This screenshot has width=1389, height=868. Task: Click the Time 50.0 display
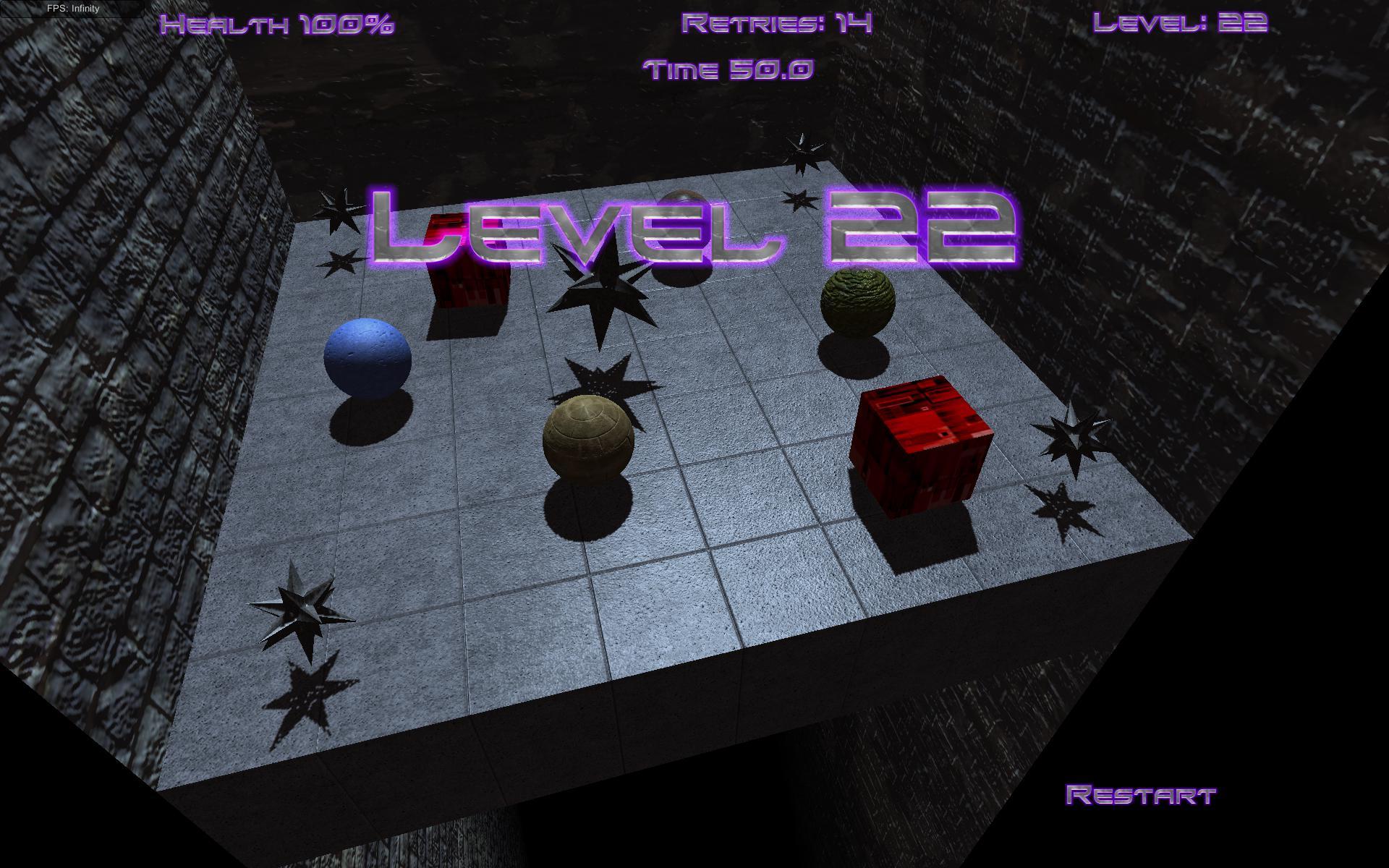point(729,69)
